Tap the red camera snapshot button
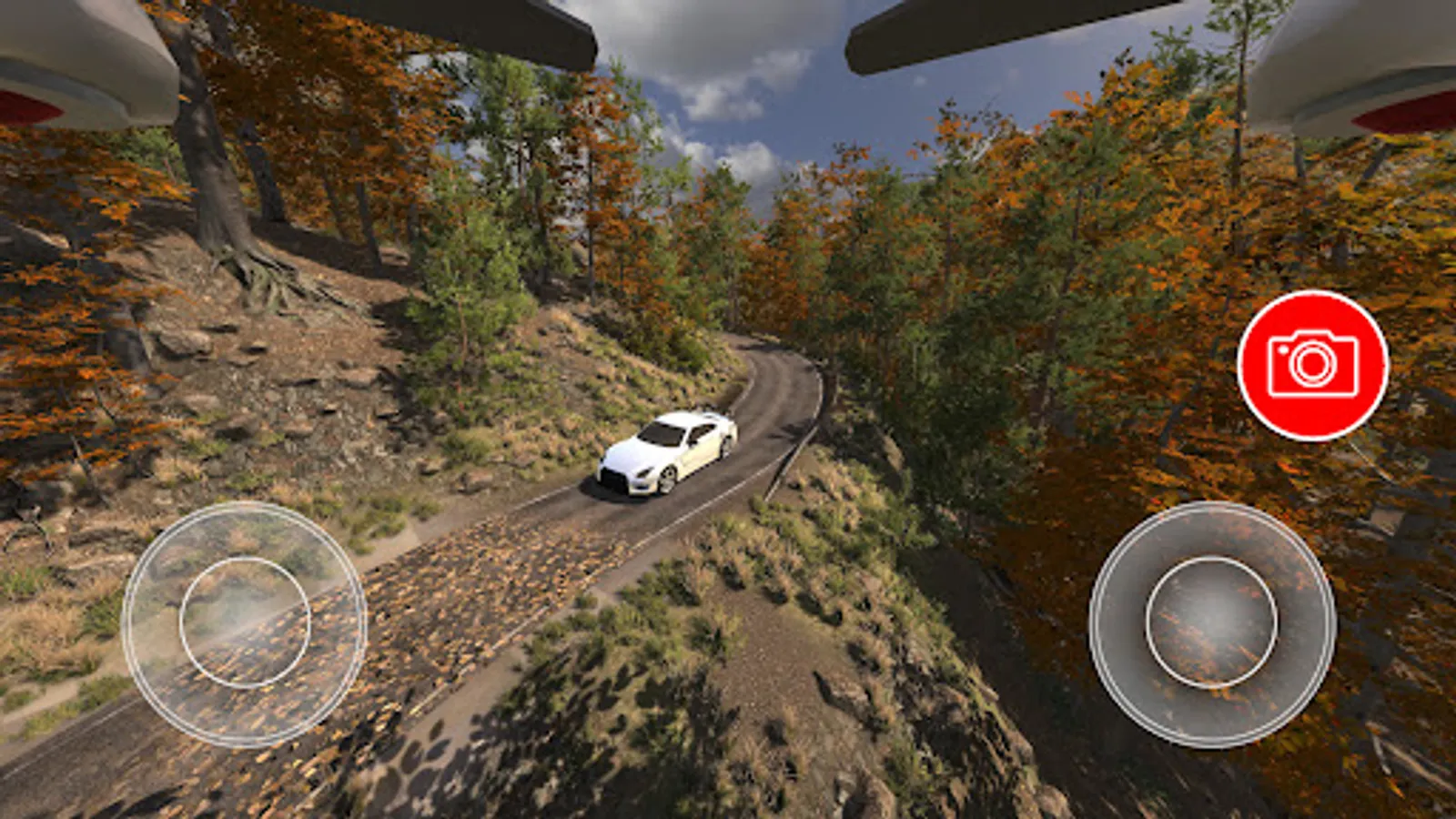Screen dimensions: 1456x819 tap(1312, 365)
